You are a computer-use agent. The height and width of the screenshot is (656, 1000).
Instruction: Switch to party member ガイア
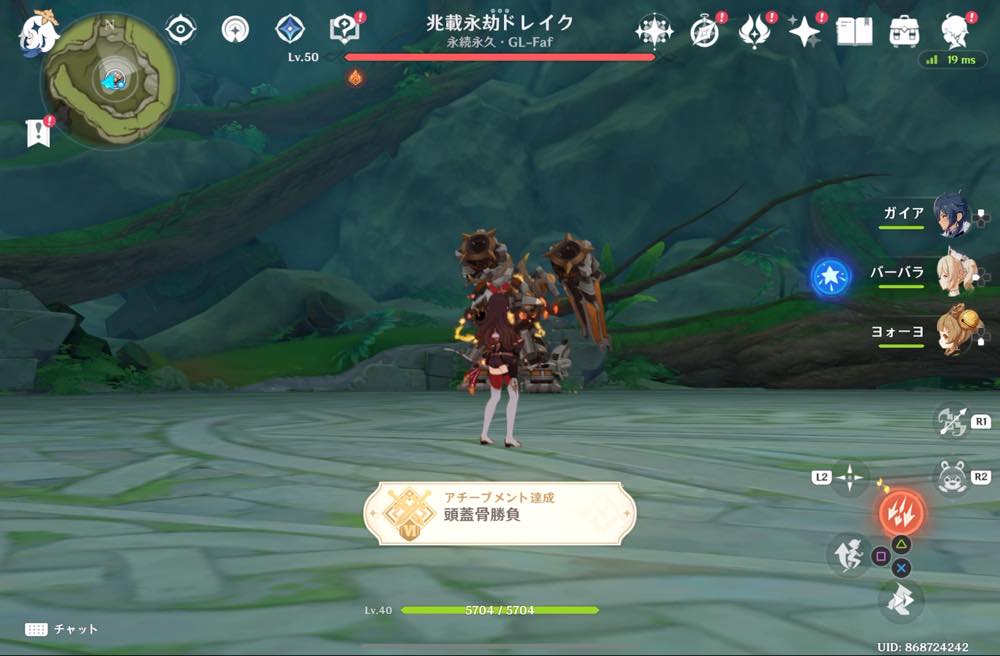950,215
